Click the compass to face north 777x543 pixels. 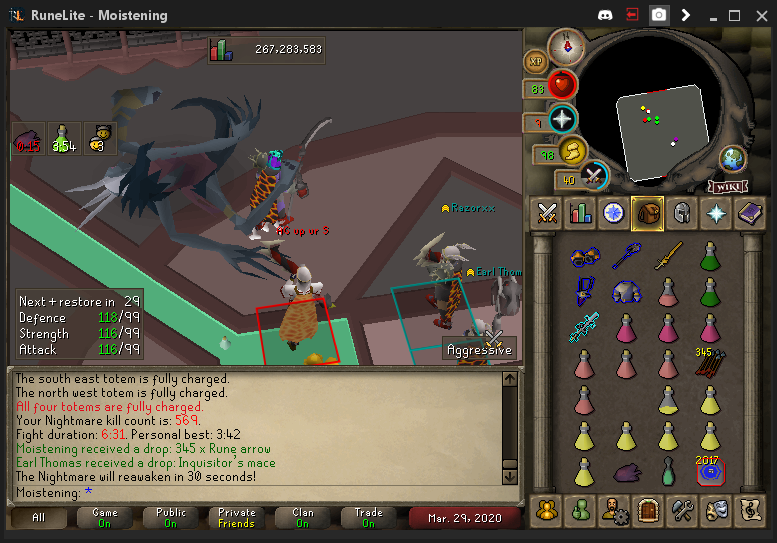(566, 46)
